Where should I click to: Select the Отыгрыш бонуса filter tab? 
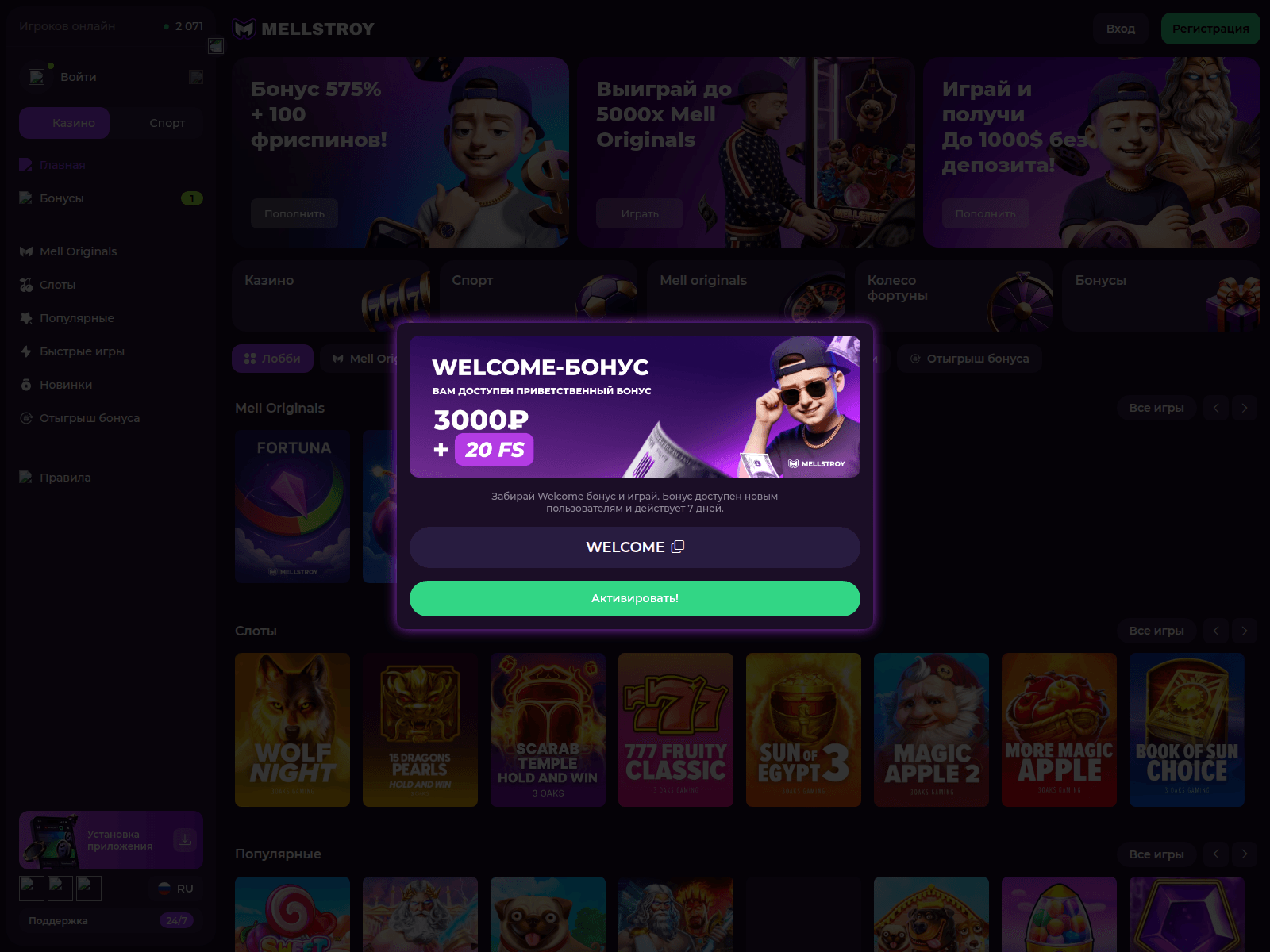[x=969, y=359]
